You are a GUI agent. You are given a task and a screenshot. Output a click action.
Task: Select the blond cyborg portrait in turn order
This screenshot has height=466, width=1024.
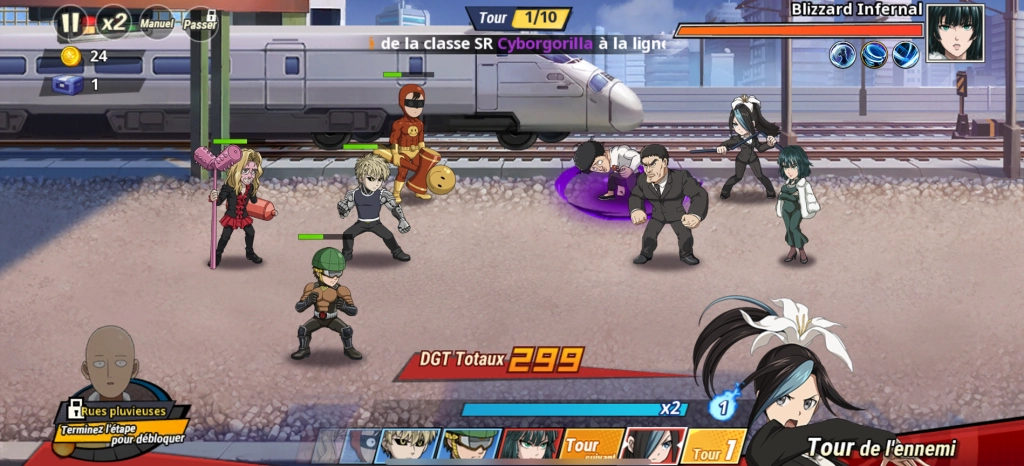coord(408,445)
